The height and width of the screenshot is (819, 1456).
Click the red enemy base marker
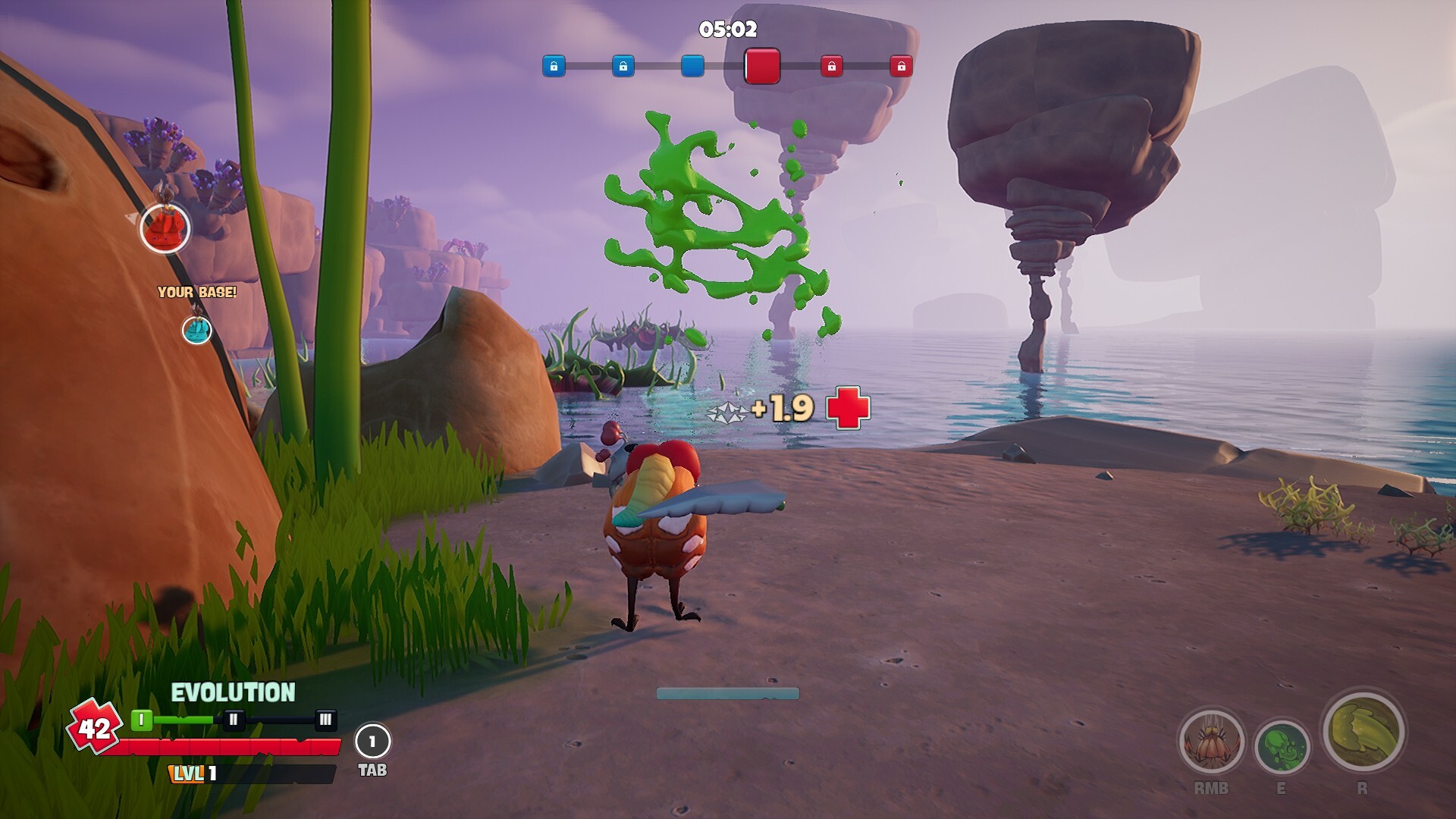point(165,227)
